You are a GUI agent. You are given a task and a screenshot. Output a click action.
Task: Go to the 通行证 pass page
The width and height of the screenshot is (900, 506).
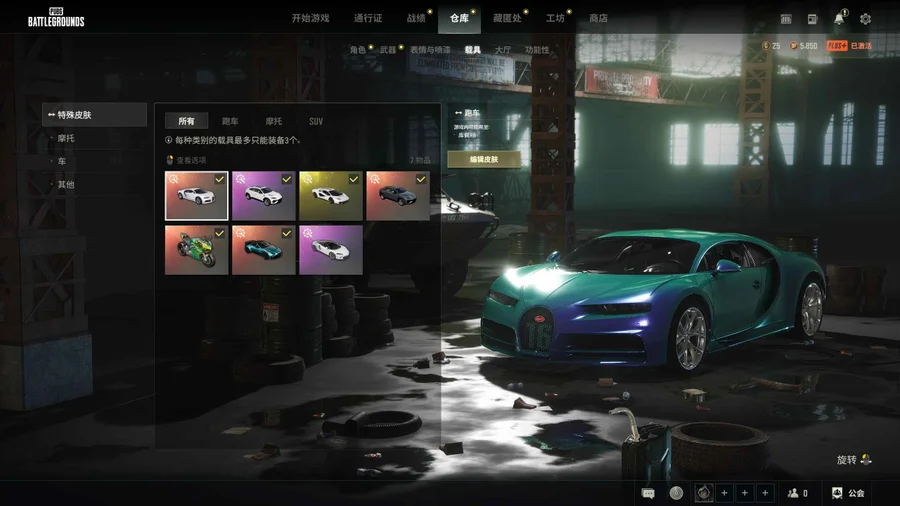tap(369, 18)
